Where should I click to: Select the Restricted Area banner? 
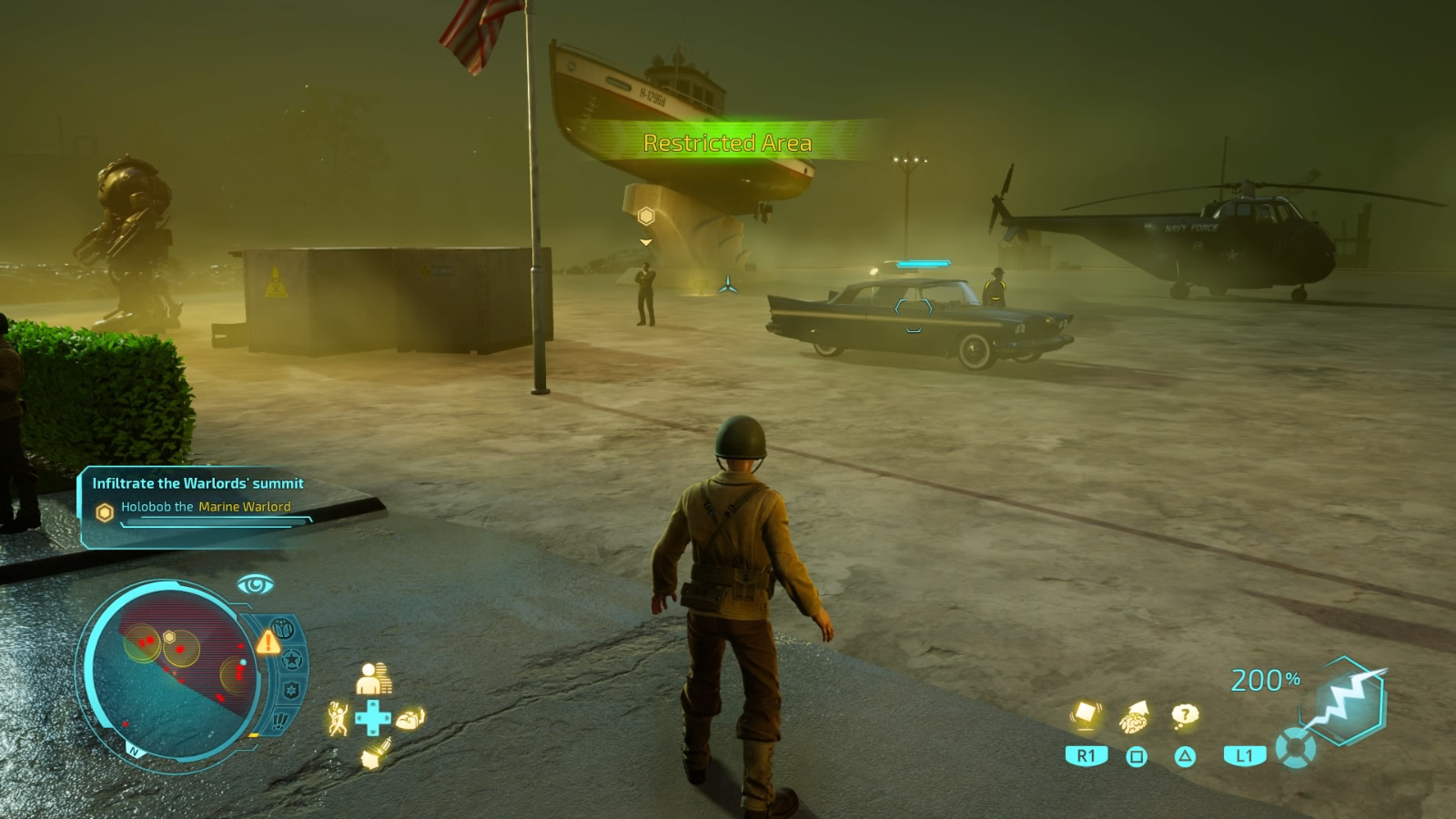click(729, 142)
